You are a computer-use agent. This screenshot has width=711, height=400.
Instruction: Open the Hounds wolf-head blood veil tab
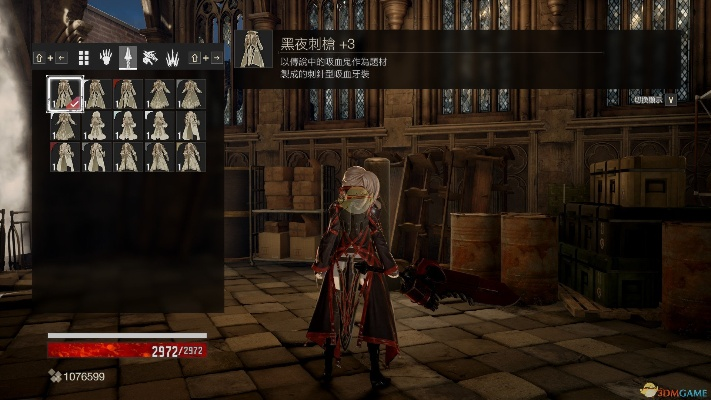point(150,58)
